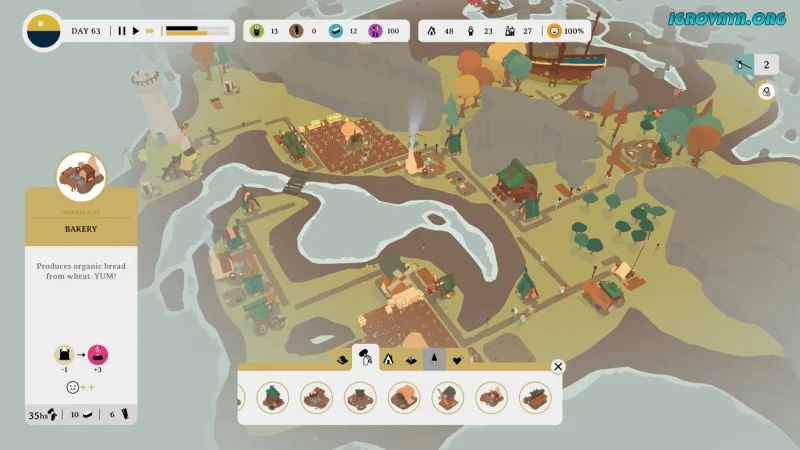Select the heart category tab
Screen dimensions: 800x450
[x=457, y=358]
